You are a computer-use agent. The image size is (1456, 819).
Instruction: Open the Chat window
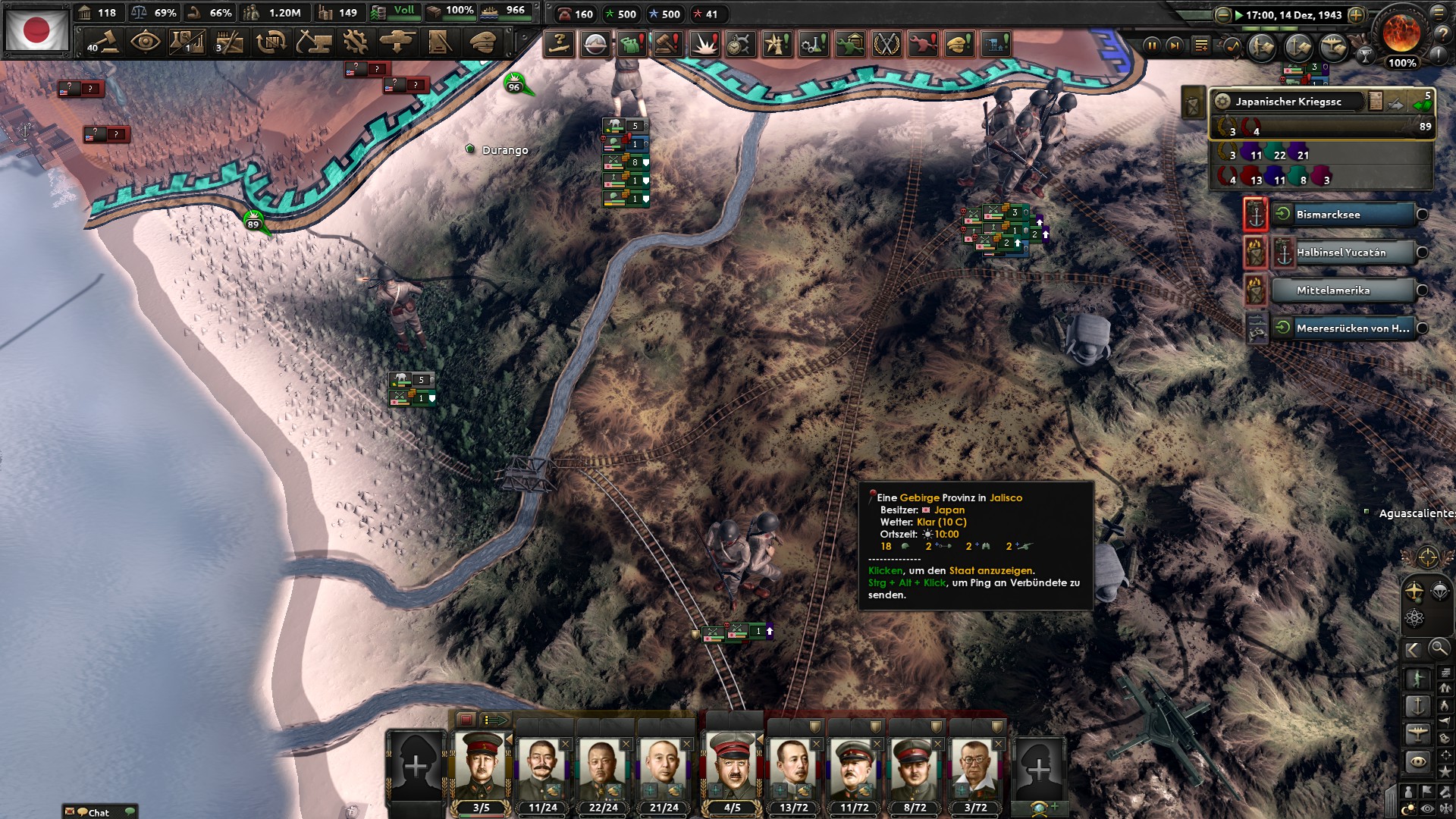pyautogui.click(x=99, y=812)
